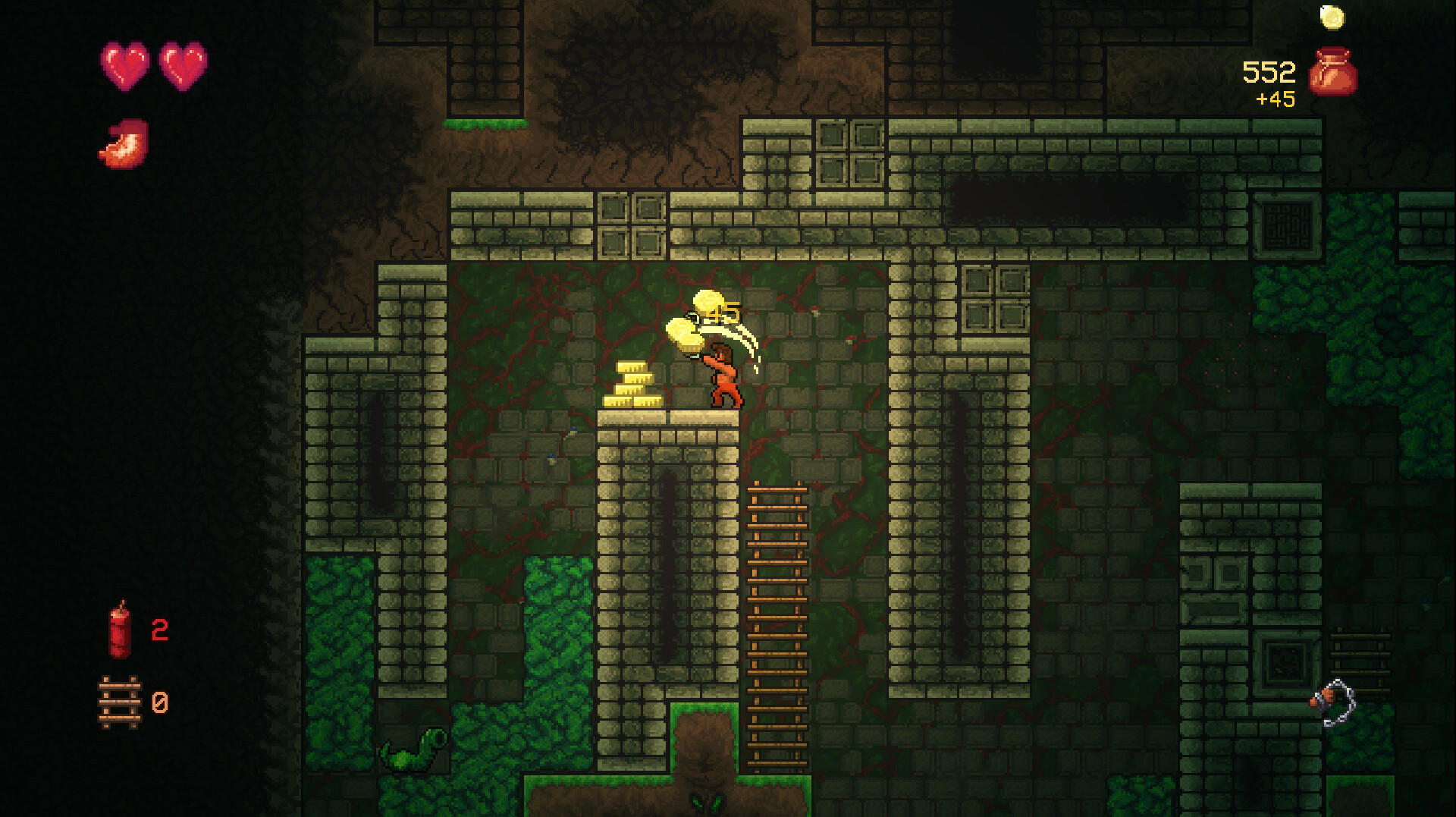Open the carved stone panel on the right wall
The height and width of the screenshot is (817, 1456).
(x=1287, y=225)
